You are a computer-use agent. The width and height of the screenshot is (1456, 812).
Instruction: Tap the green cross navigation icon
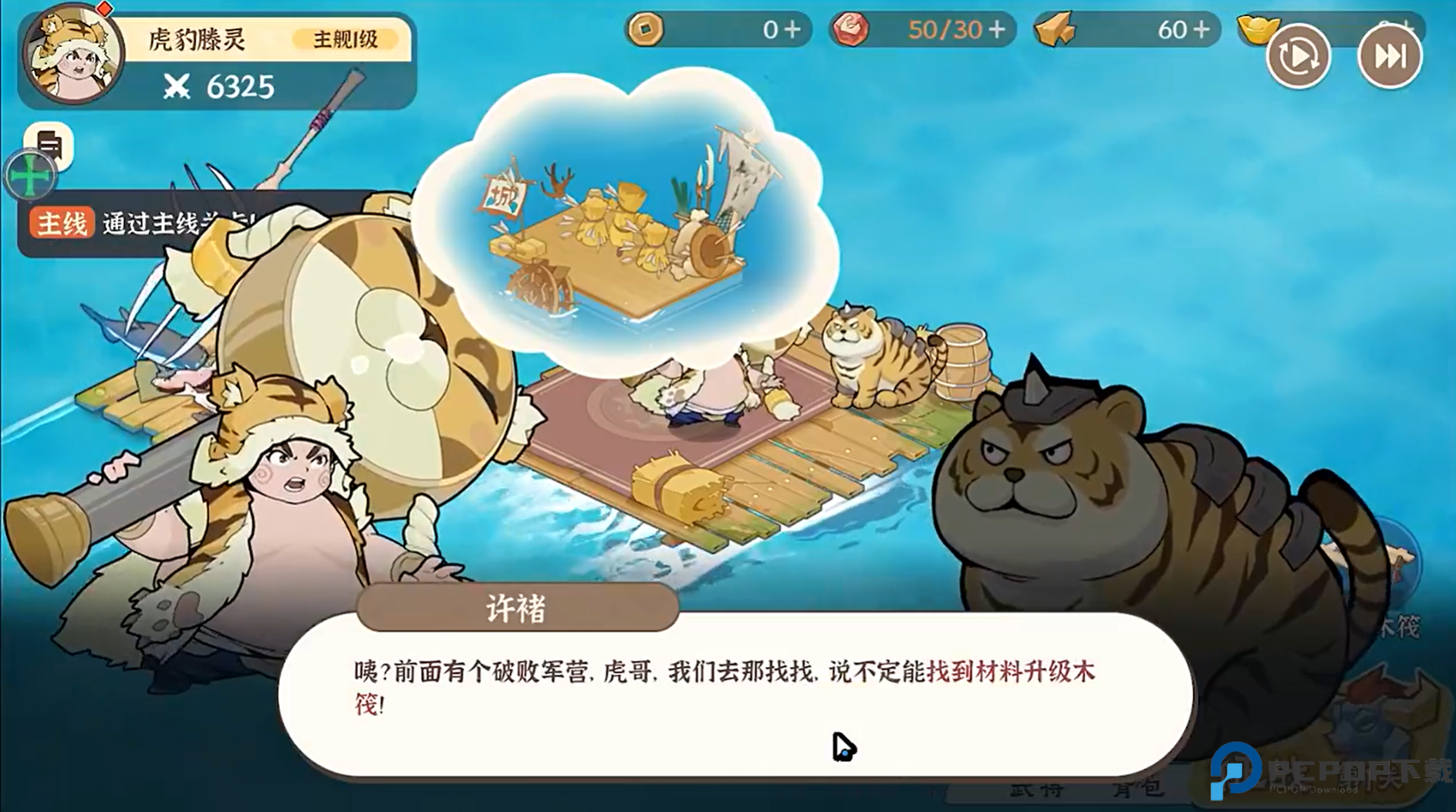29,176
